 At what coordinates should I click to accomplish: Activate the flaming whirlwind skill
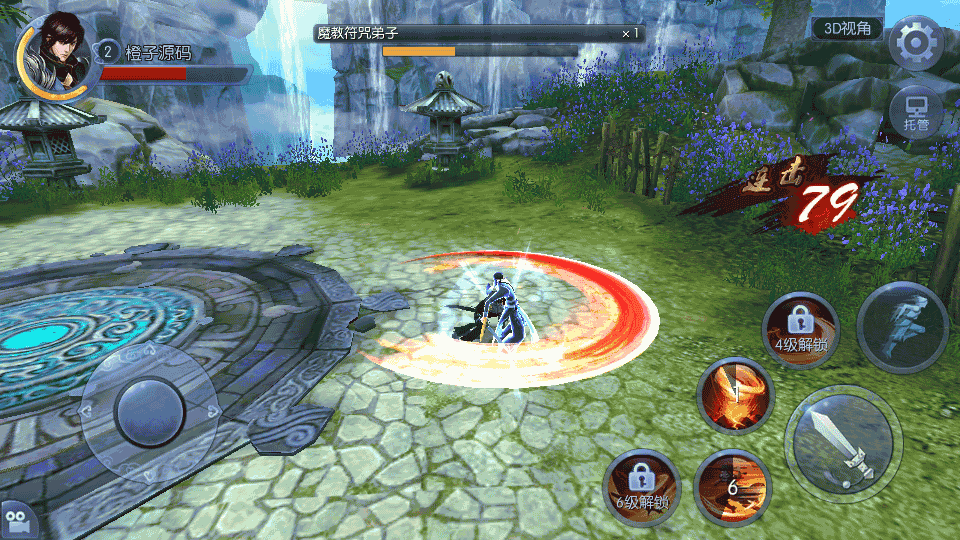click(733, 395)
